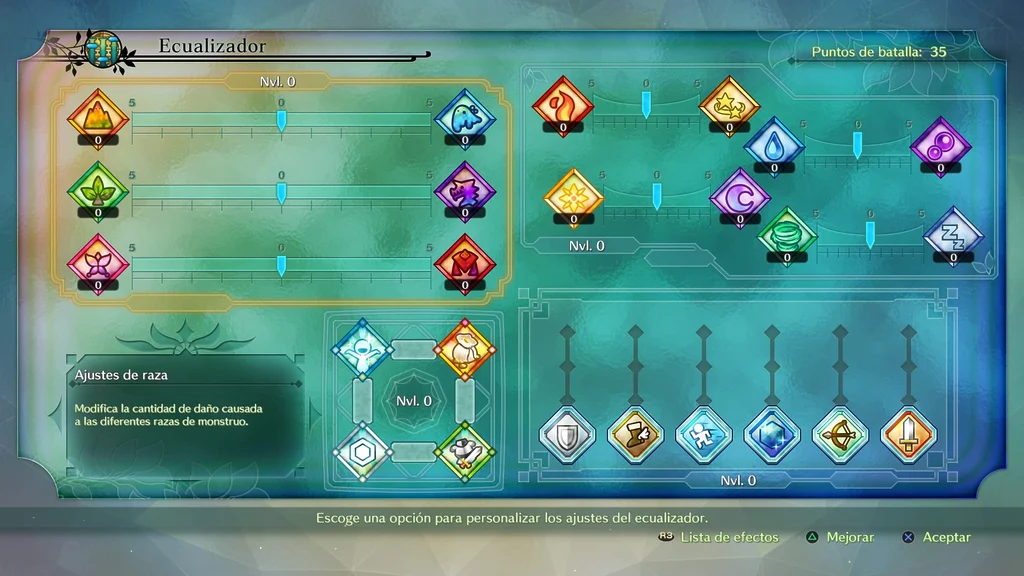
Task: Select the sleep Zz icon
Action: click(953, 235)
